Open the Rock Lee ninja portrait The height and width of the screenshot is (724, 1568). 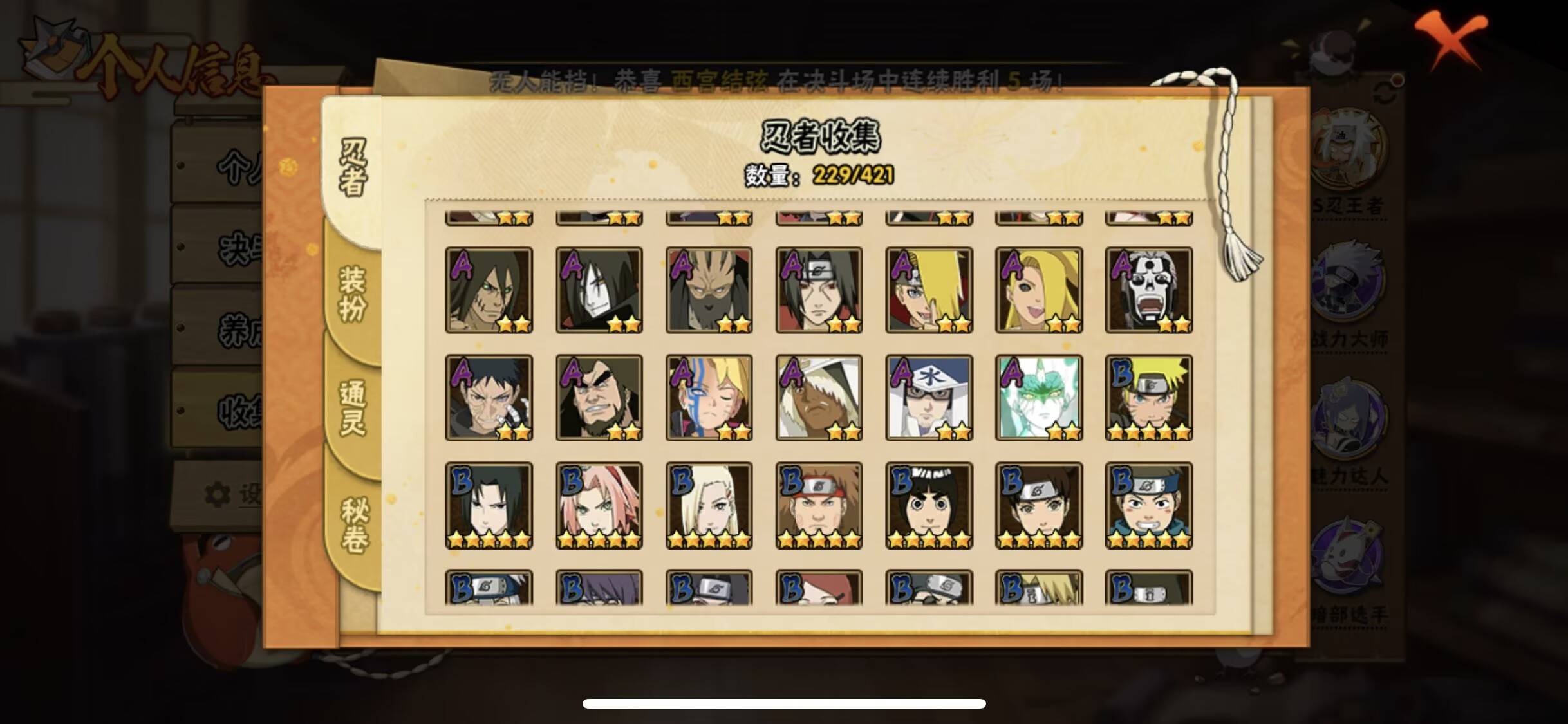coord(930,505)
